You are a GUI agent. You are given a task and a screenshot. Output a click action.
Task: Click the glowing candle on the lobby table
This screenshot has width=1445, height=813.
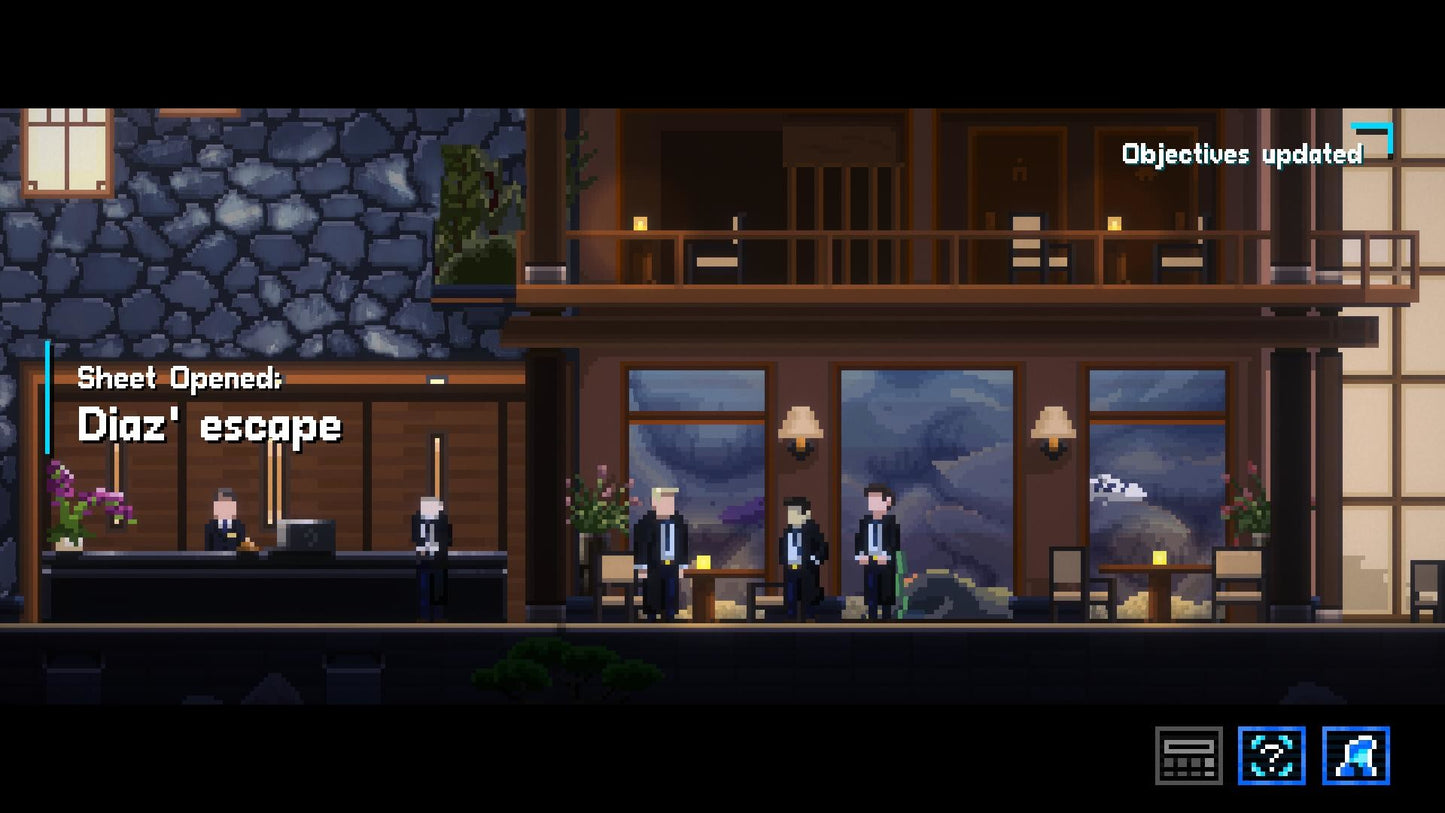[703, 561]
